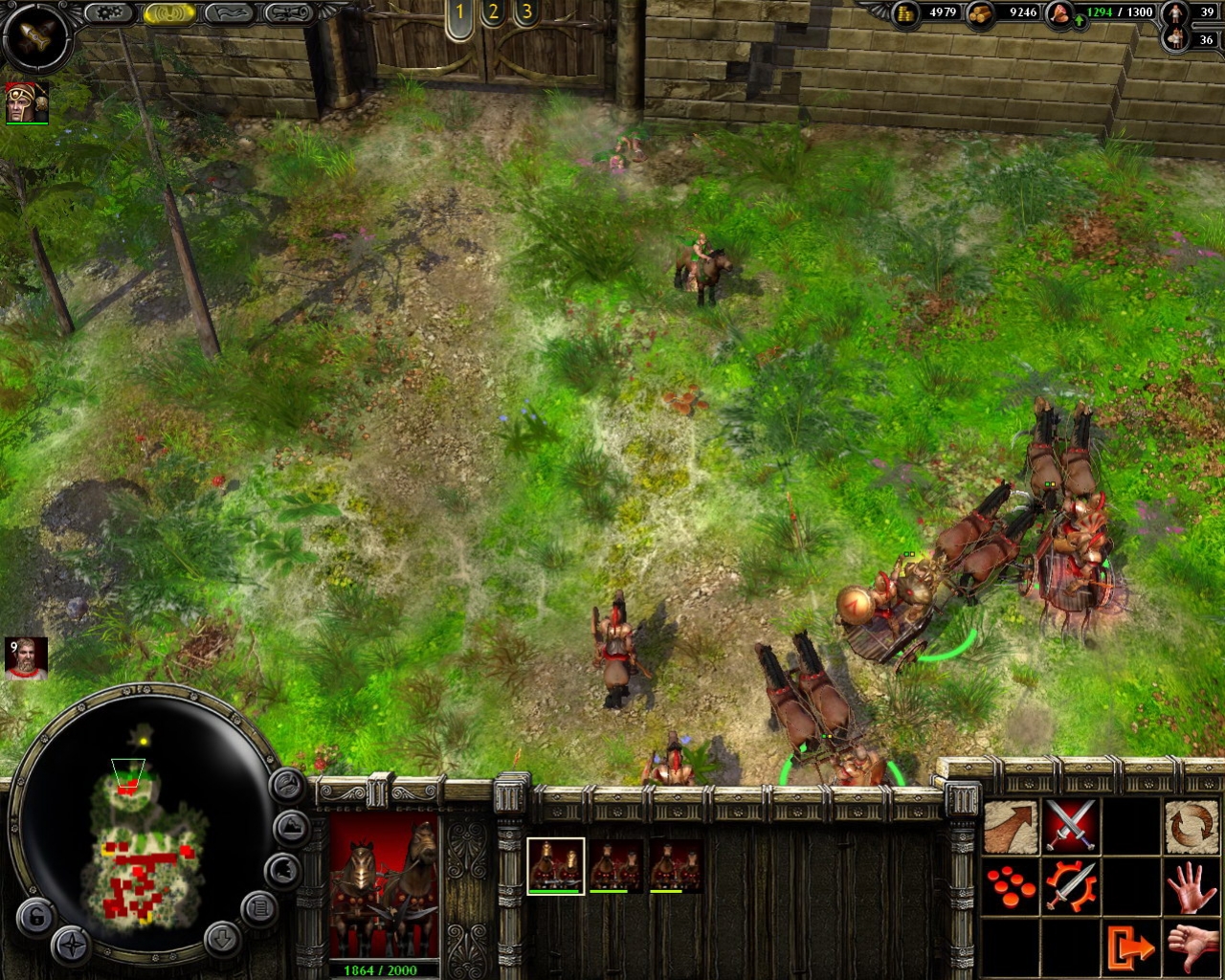Select the first chariot unit thumbnail
Viewport: 1225px width, 980px height.
pyautogui.click(x=555, y=865)
